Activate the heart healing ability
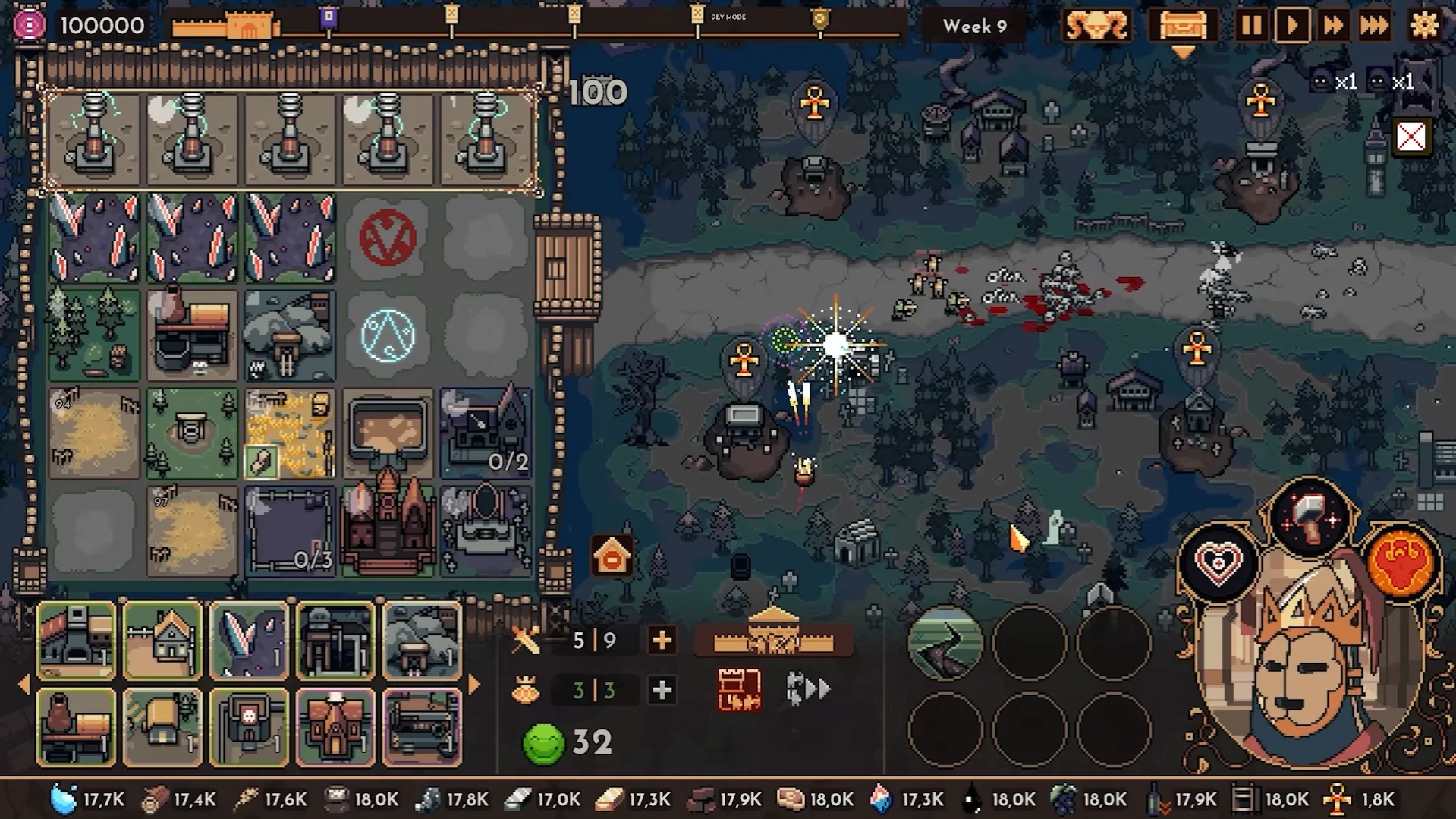The width and height of the screenshot is (1456, 819). point(1219,563)
